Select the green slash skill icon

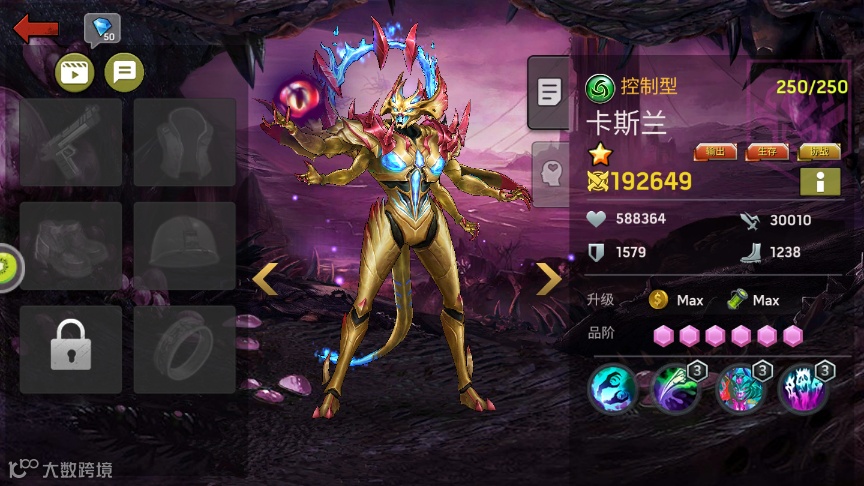[676, 388]
